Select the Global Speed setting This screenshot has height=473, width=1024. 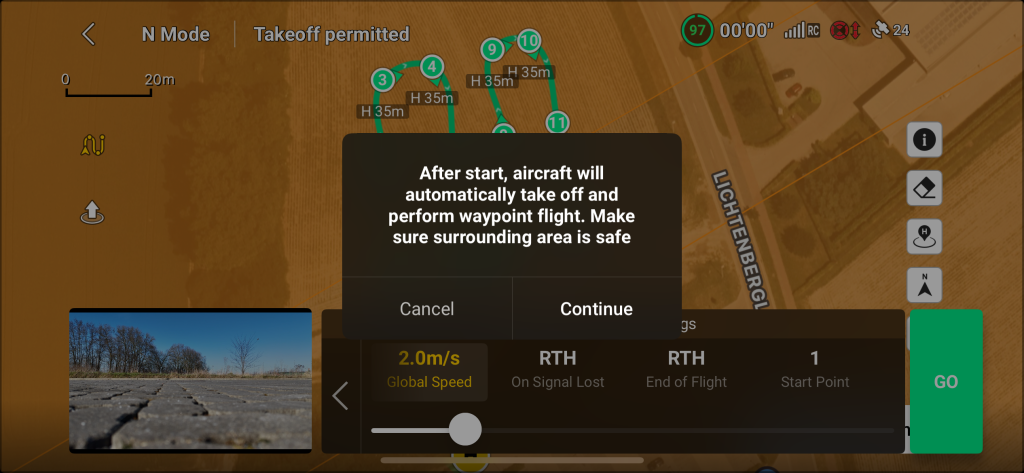(429, 368)
